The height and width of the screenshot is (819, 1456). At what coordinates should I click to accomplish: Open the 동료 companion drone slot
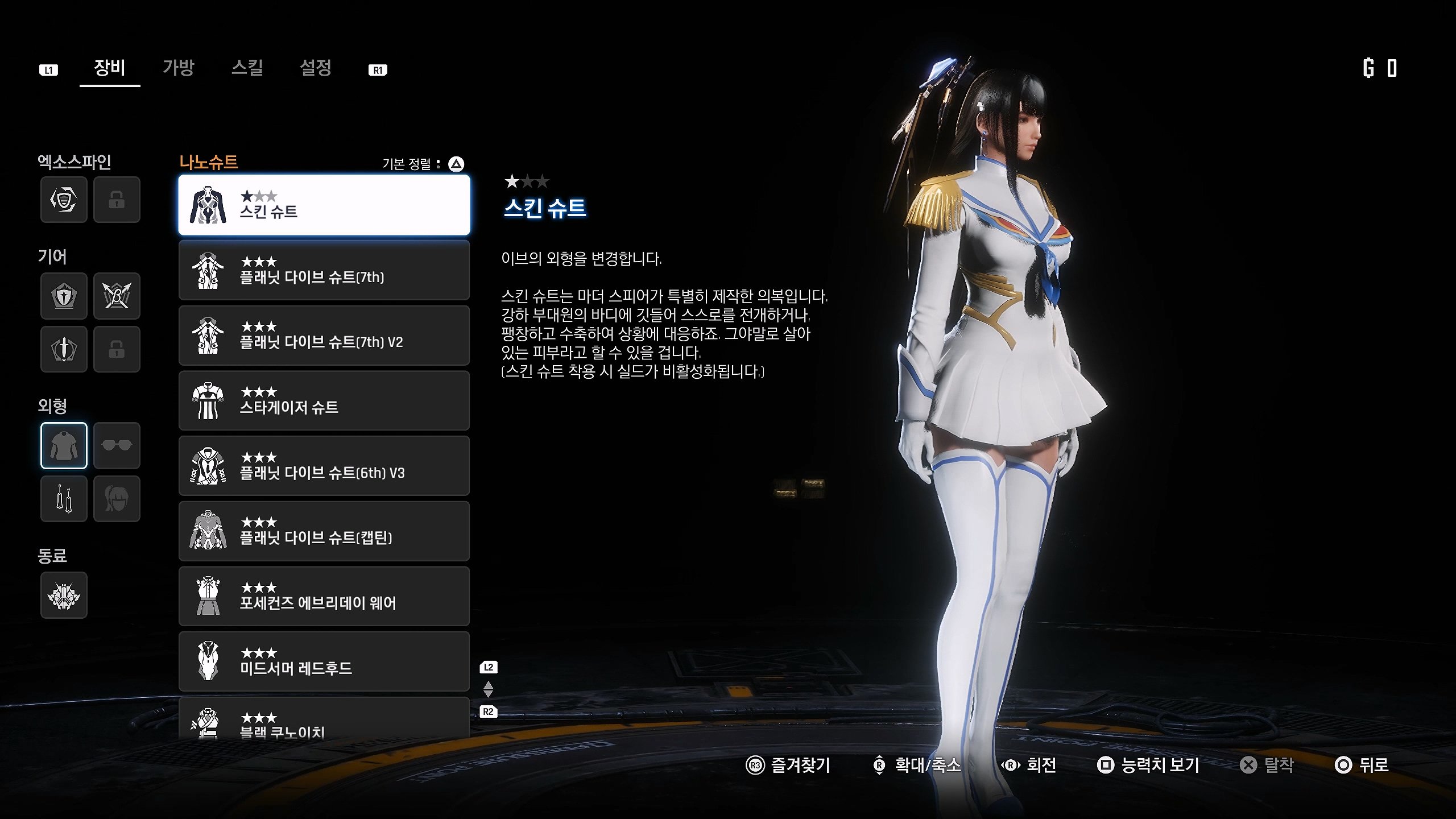coord(64,595)
